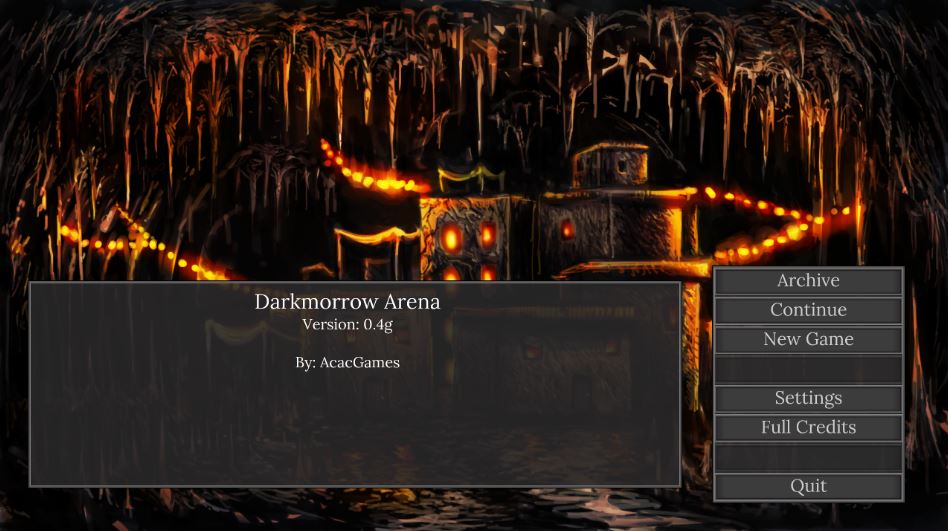
Task: Open the Archive menu entry
Action: coord(808,281)
